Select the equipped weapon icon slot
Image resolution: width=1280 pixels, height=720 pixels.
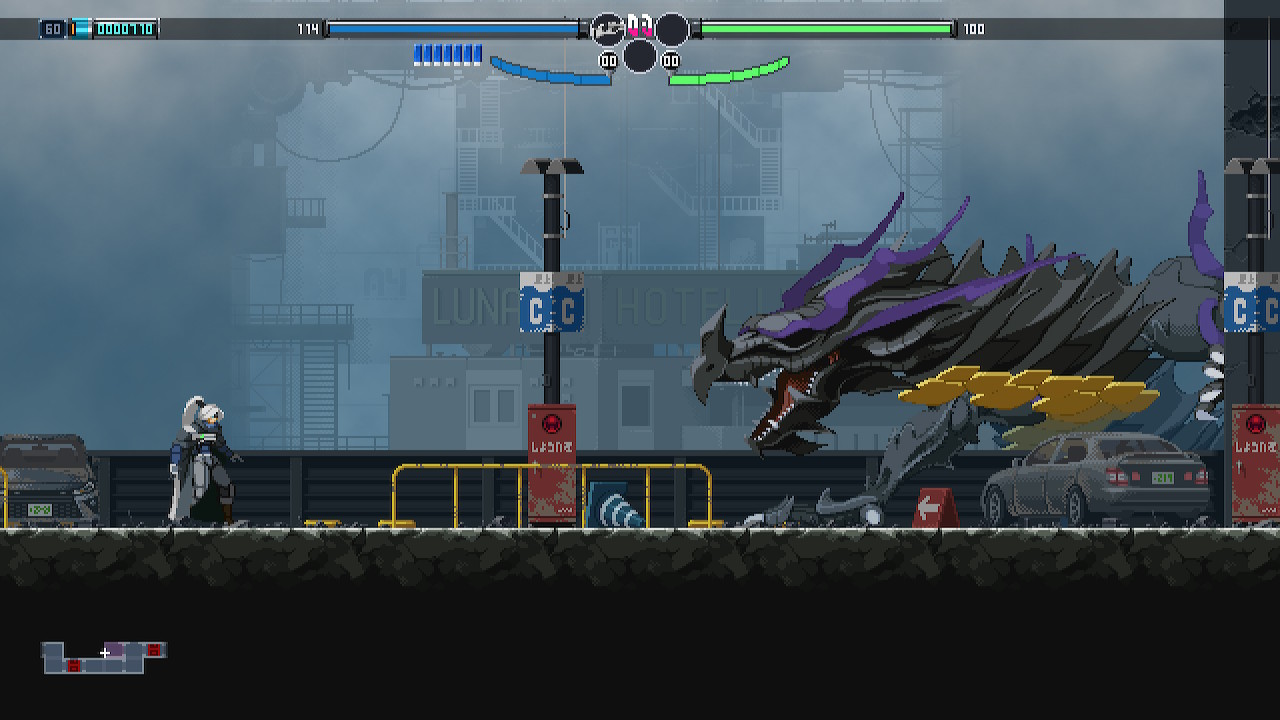[607, 30]
